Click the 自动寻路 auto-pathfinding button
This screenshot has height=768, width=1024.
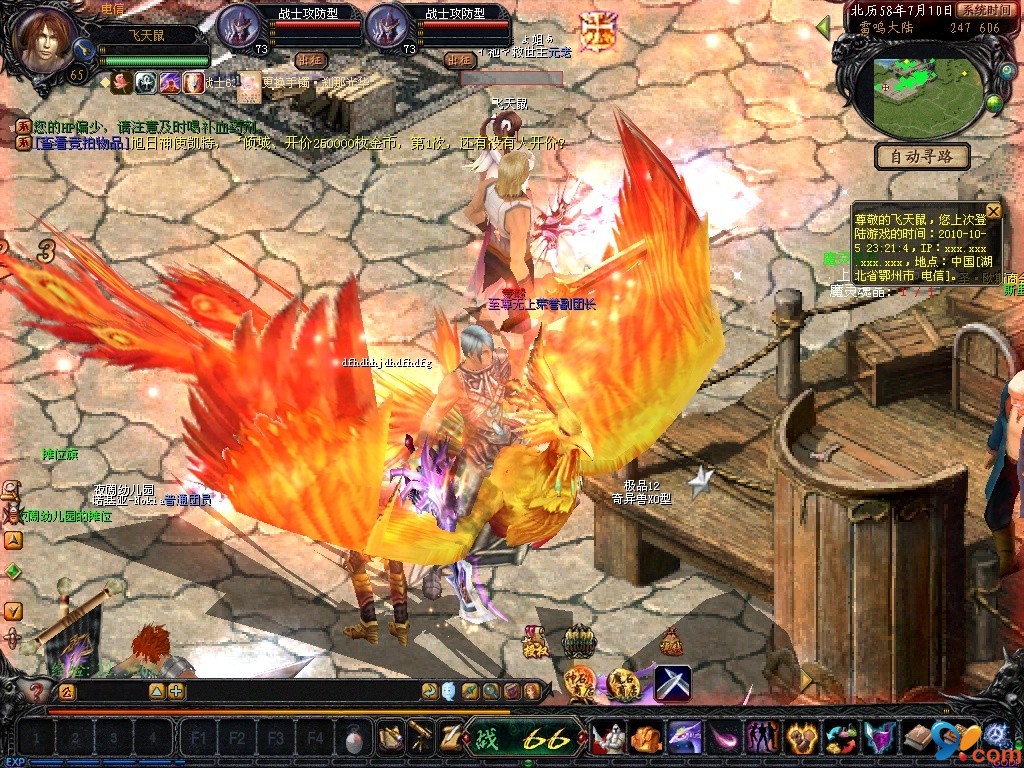(922, 156)
